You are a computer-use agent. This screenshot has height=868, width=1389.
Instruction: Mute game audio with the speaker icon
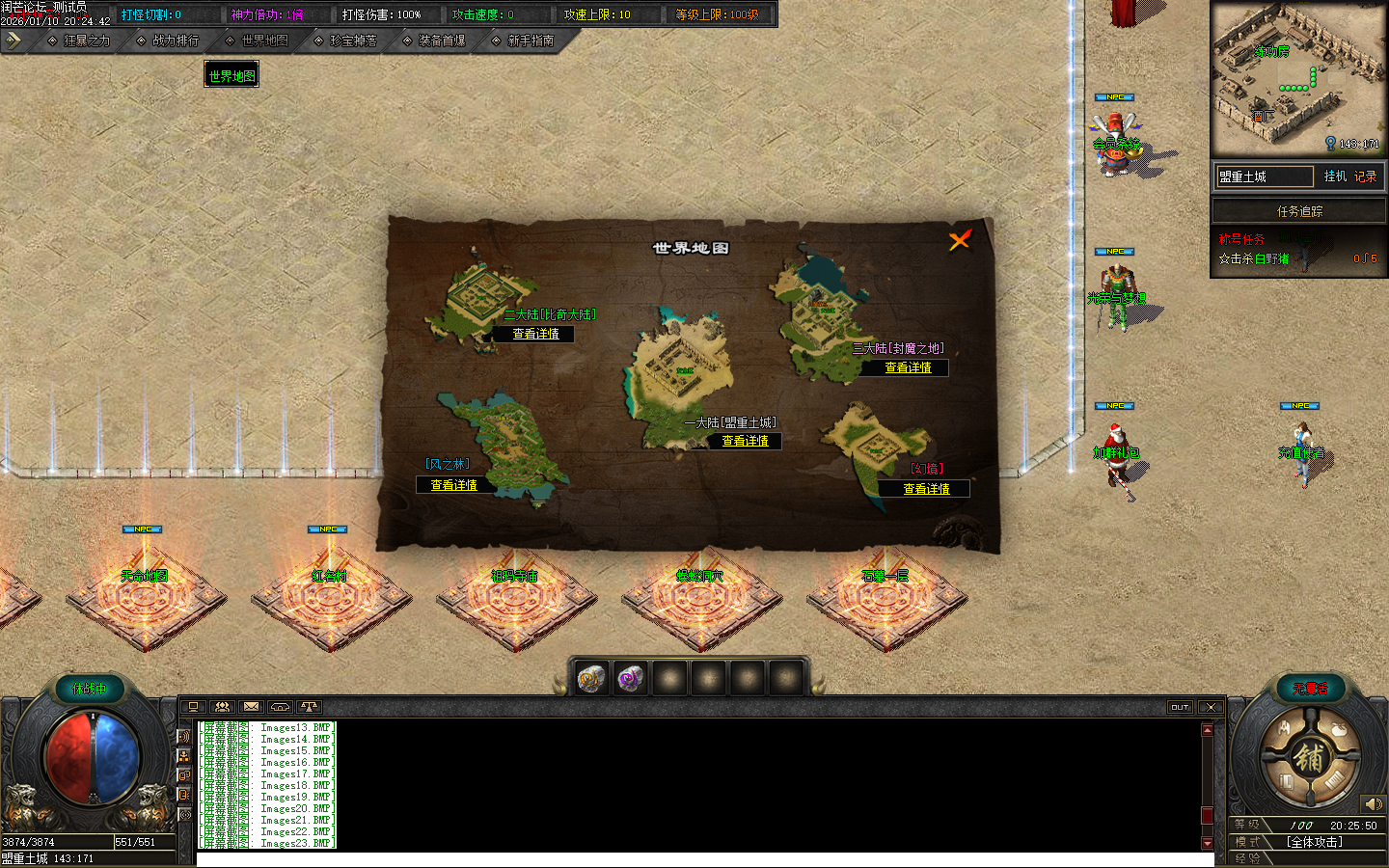tap(1374, 803)
